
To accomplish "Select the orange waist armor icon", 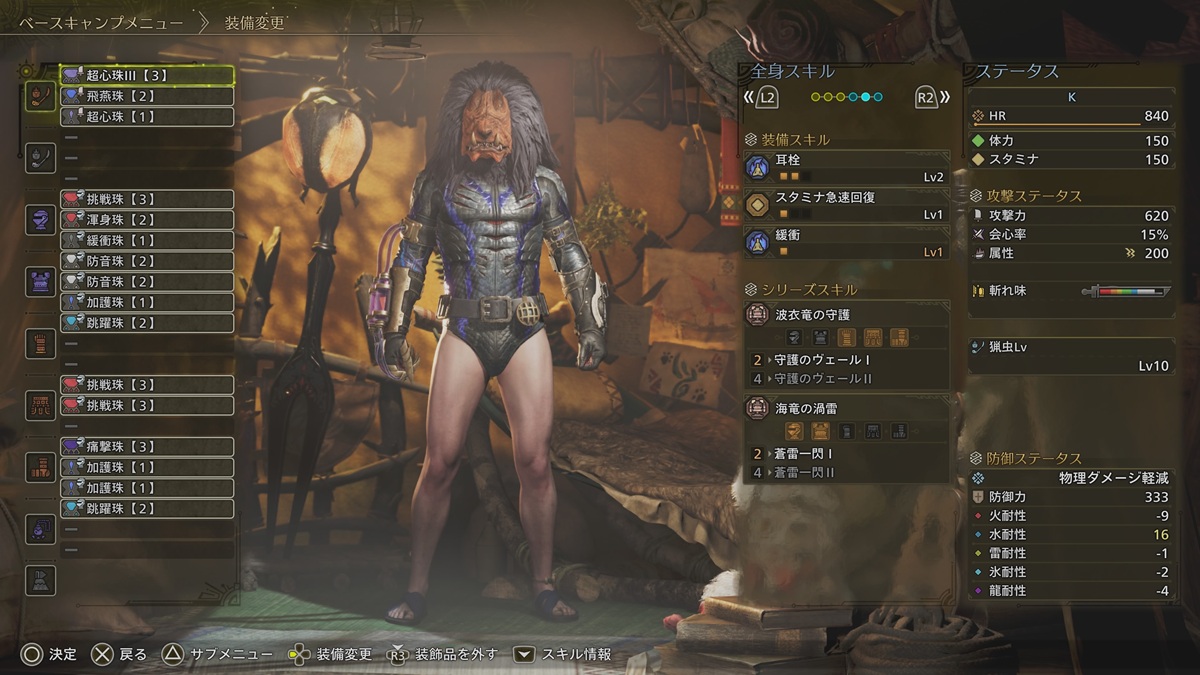I will [x=40, y=404].
